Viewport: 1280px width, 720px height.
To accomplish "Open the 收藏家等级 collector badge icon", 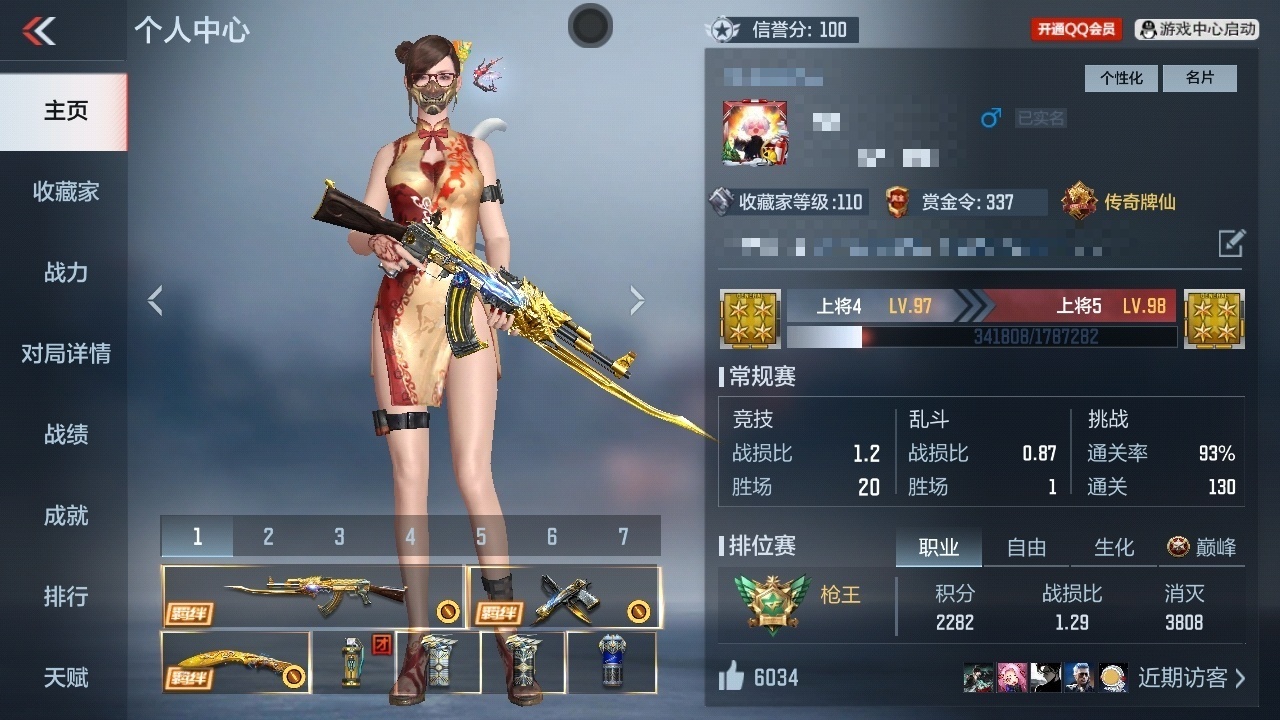I will point(721,202).
